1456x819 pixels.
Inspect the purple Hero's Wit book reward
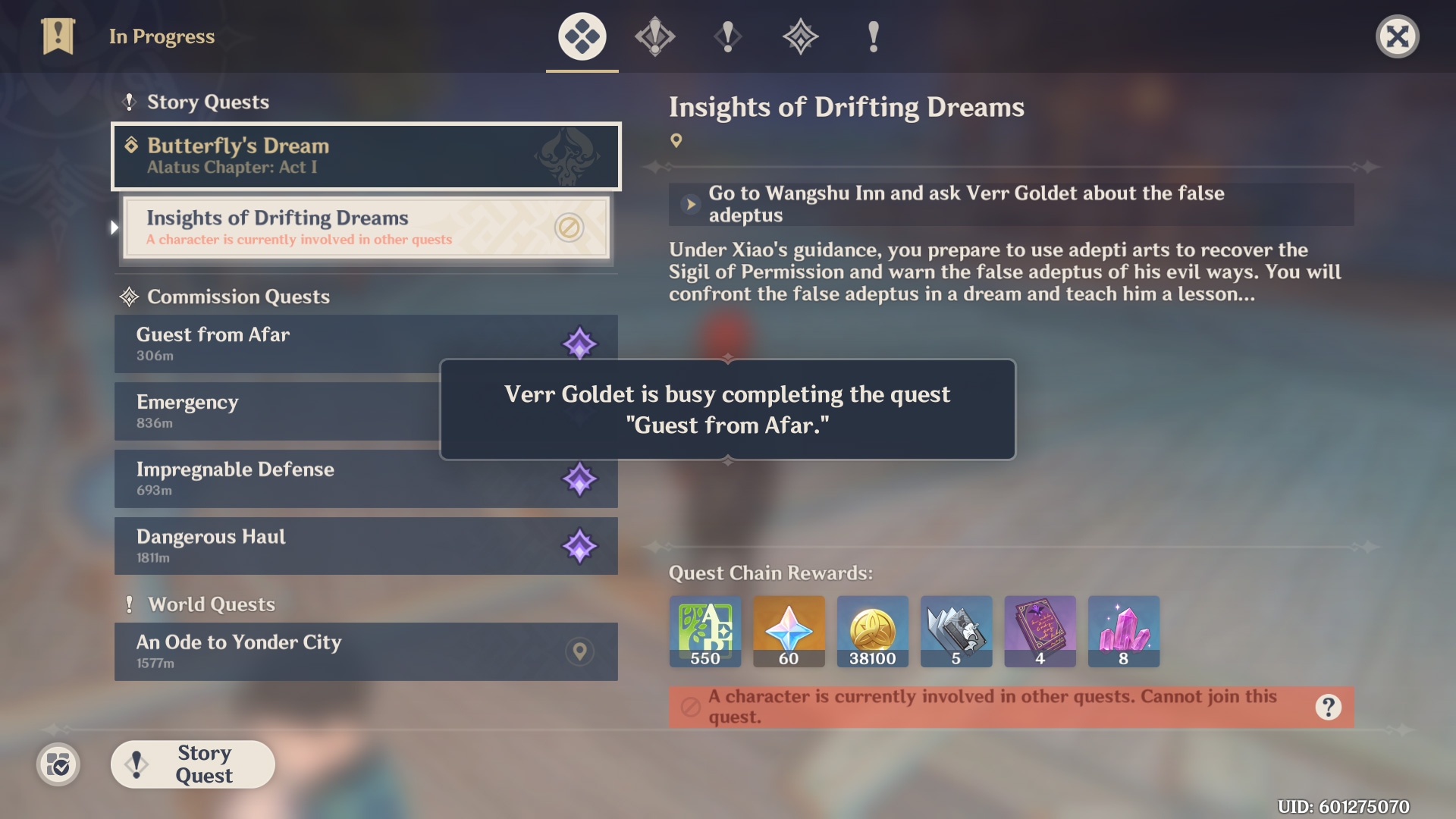click(x=1040, y=631)
